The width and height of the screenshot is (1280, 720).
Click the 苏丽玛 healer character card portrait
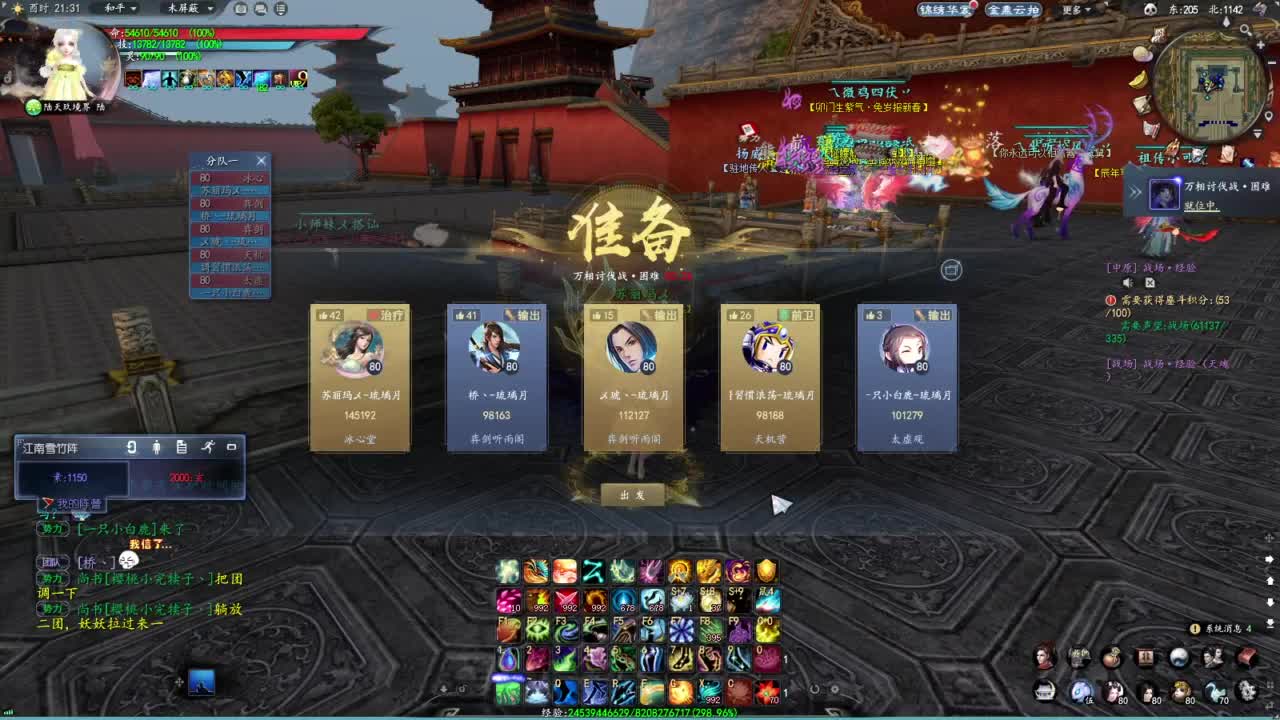(359, 350)
